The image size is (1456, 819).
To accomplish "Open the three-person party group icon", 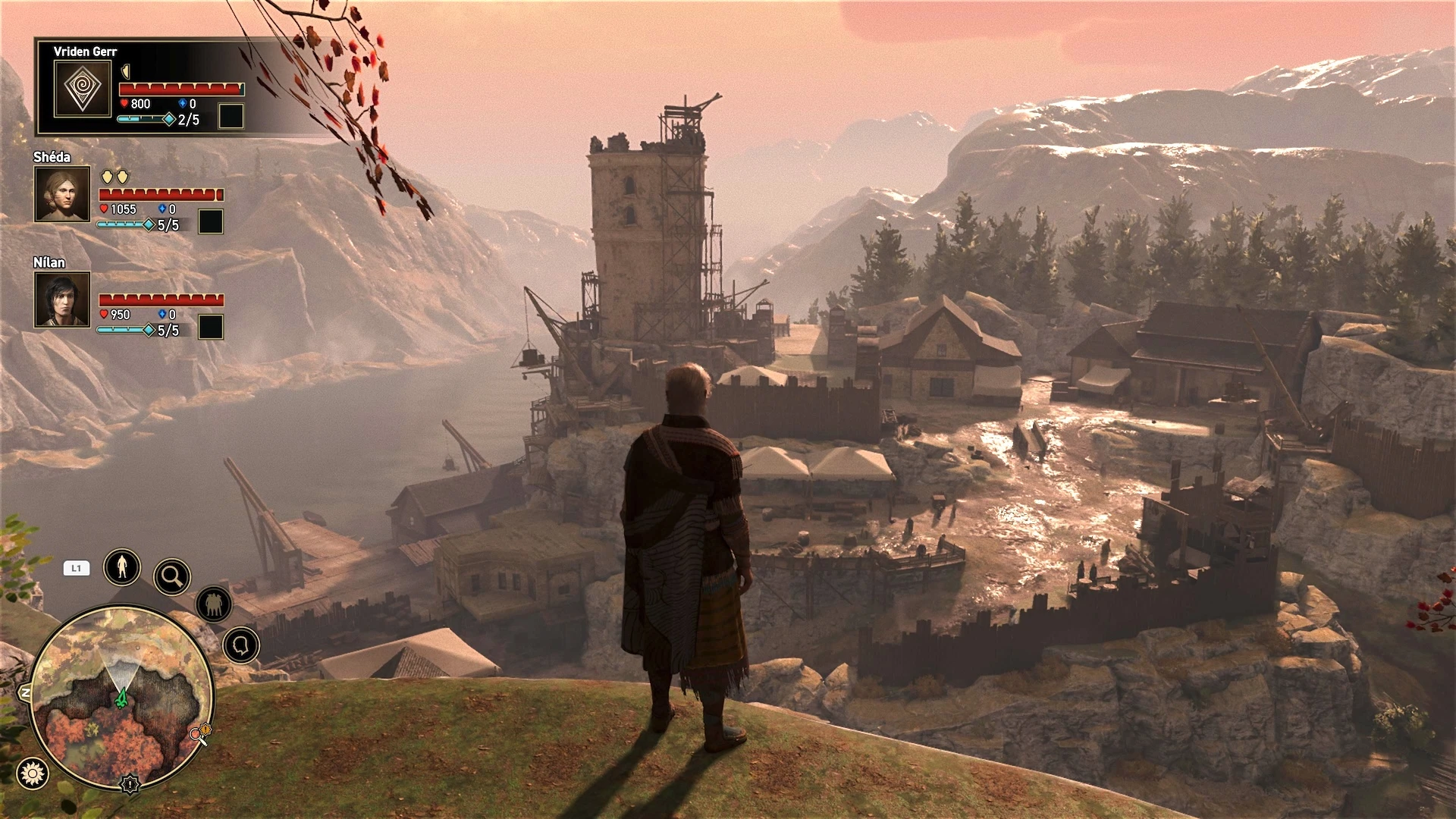I will (x=214, y=605).
